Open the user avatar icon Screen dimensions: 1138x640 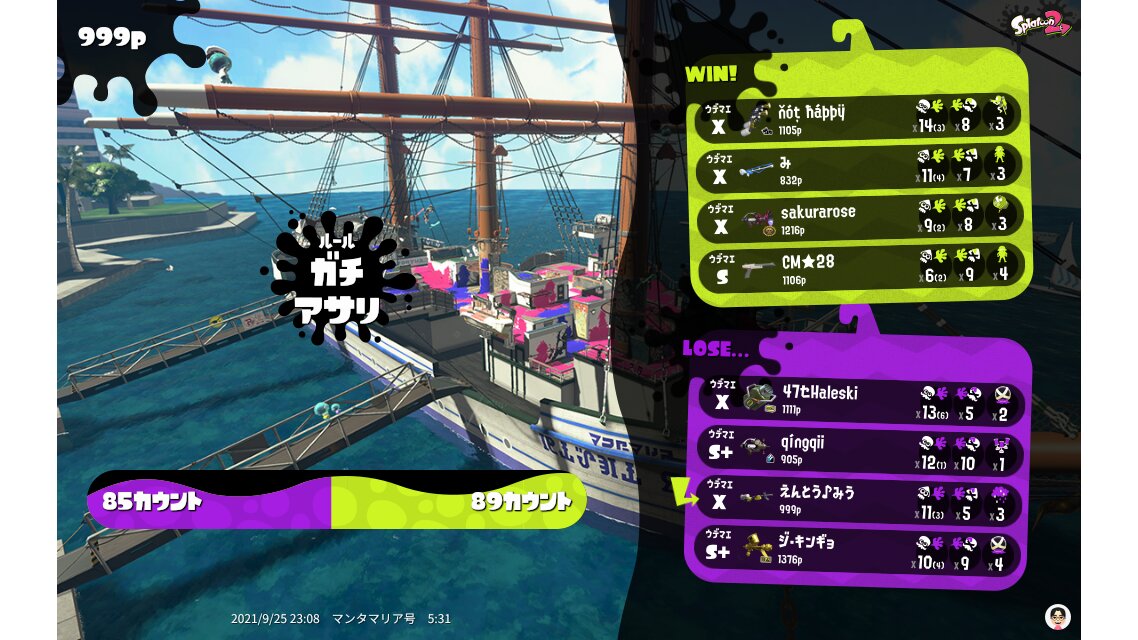click(x=1057, y=616)
